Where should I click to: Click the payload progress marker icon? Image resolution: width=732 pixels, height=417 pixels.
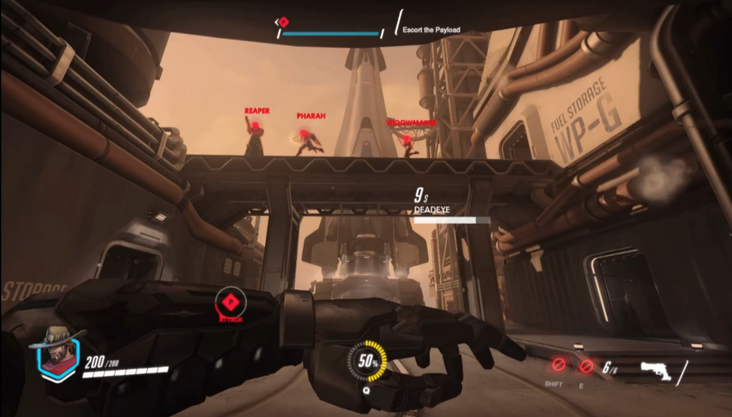[x=283, y=21]
